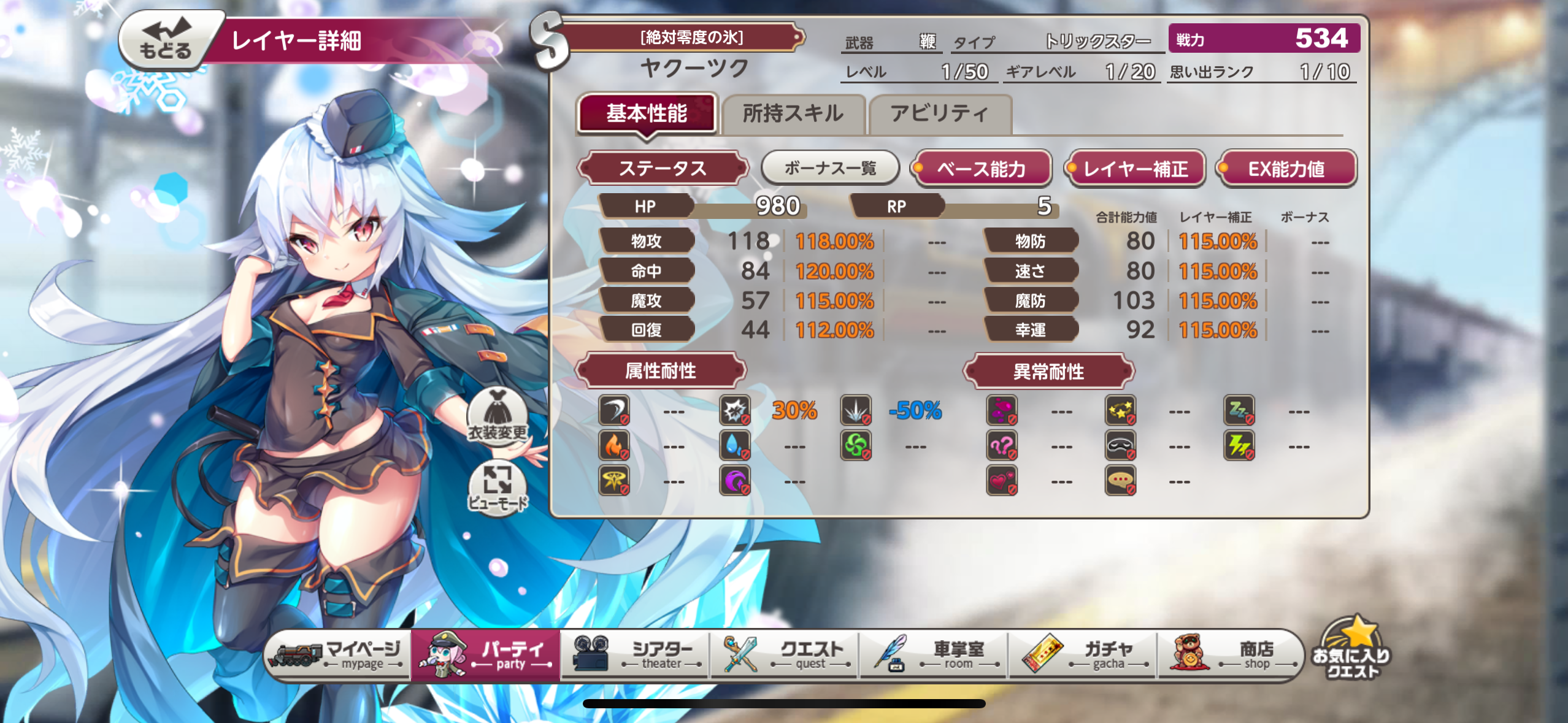Open the ボーナス一覧 list
Viewport: 1568px width, 723px height.
[x=829, y=167]
